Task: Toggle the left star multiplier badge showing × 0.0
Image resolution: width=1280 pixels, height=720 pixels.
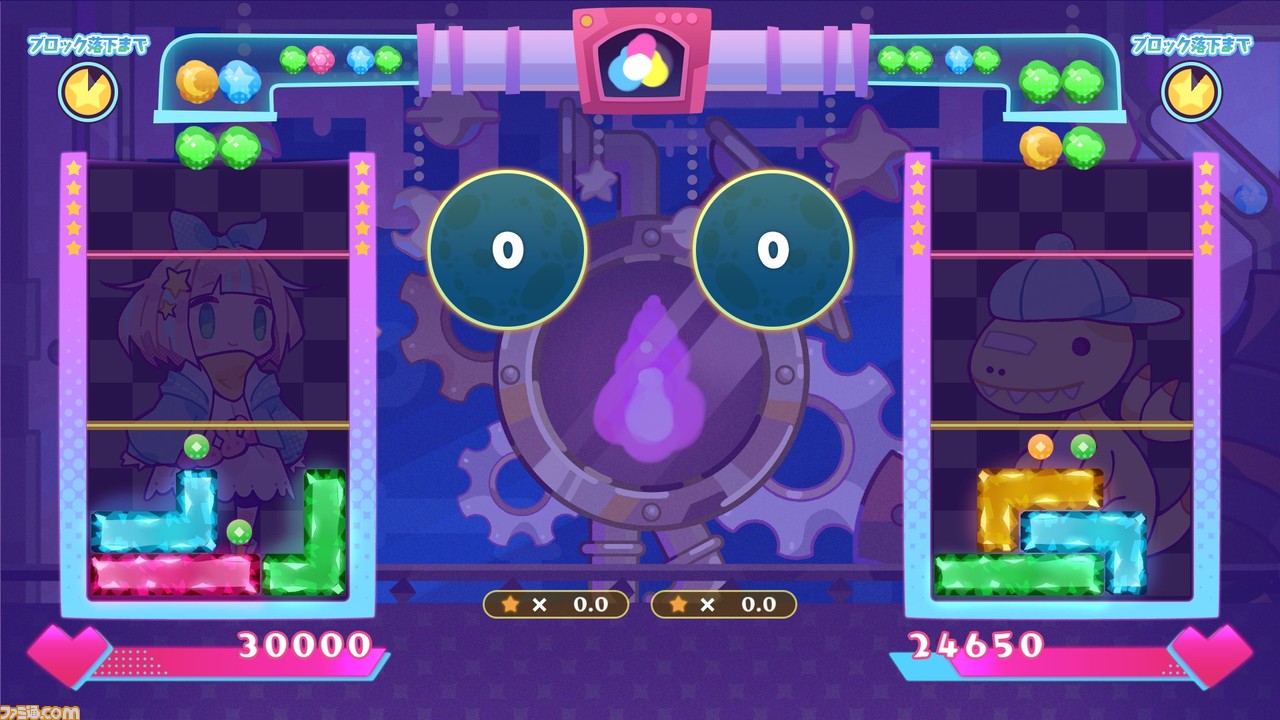Action: [557, 604]
